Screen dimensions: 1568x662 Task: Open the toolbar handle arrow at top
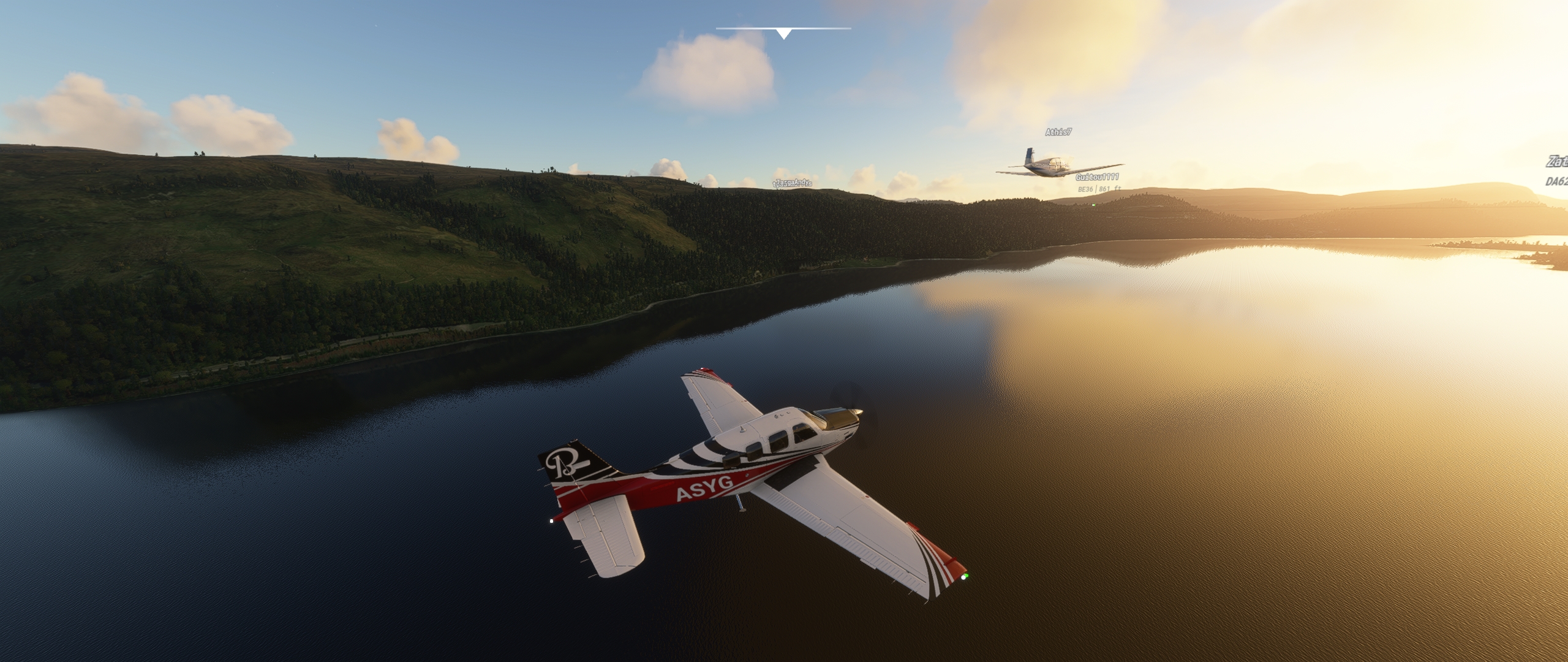pyautogui.click(x=783, y=33)
